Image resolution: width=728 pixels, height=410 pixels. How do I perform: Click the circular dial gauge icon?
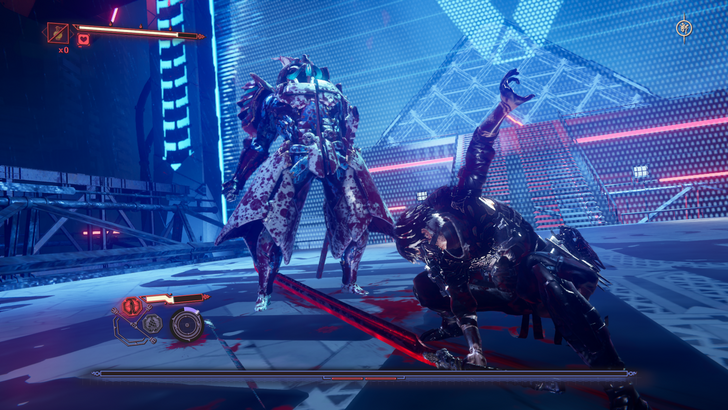tap(185, 324)
